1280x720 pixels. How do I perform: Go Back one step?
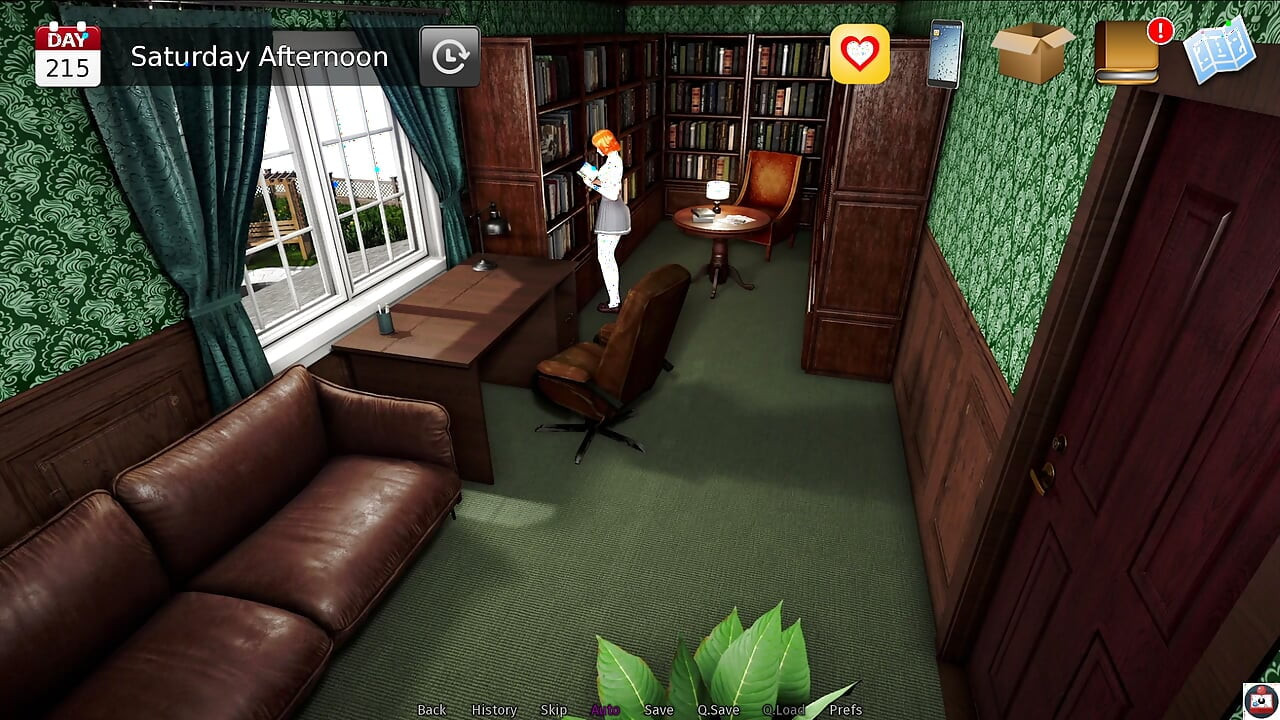coord(432,710)
